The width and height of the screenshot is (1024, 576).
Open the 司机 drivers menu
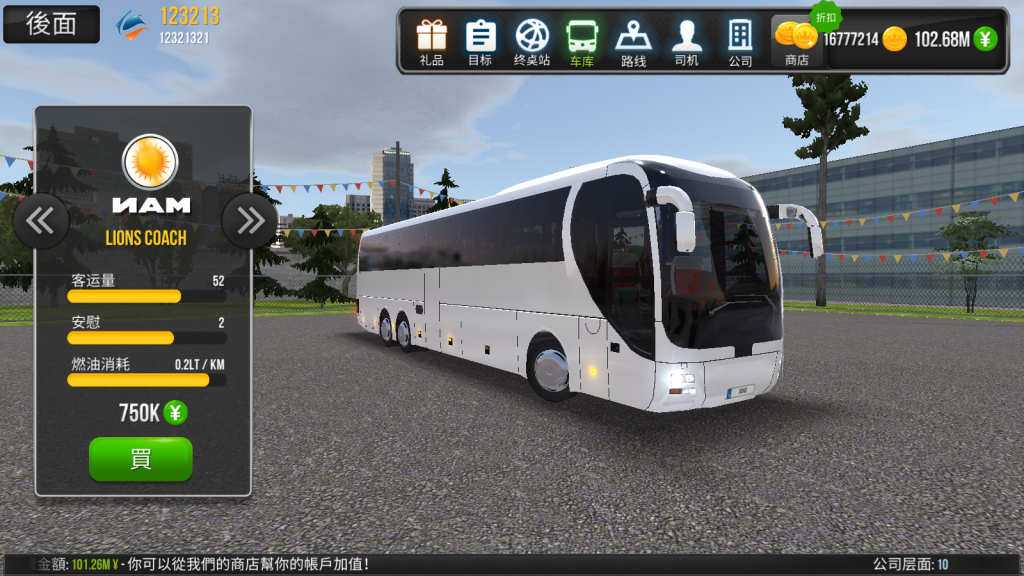(x=686, y=42)
